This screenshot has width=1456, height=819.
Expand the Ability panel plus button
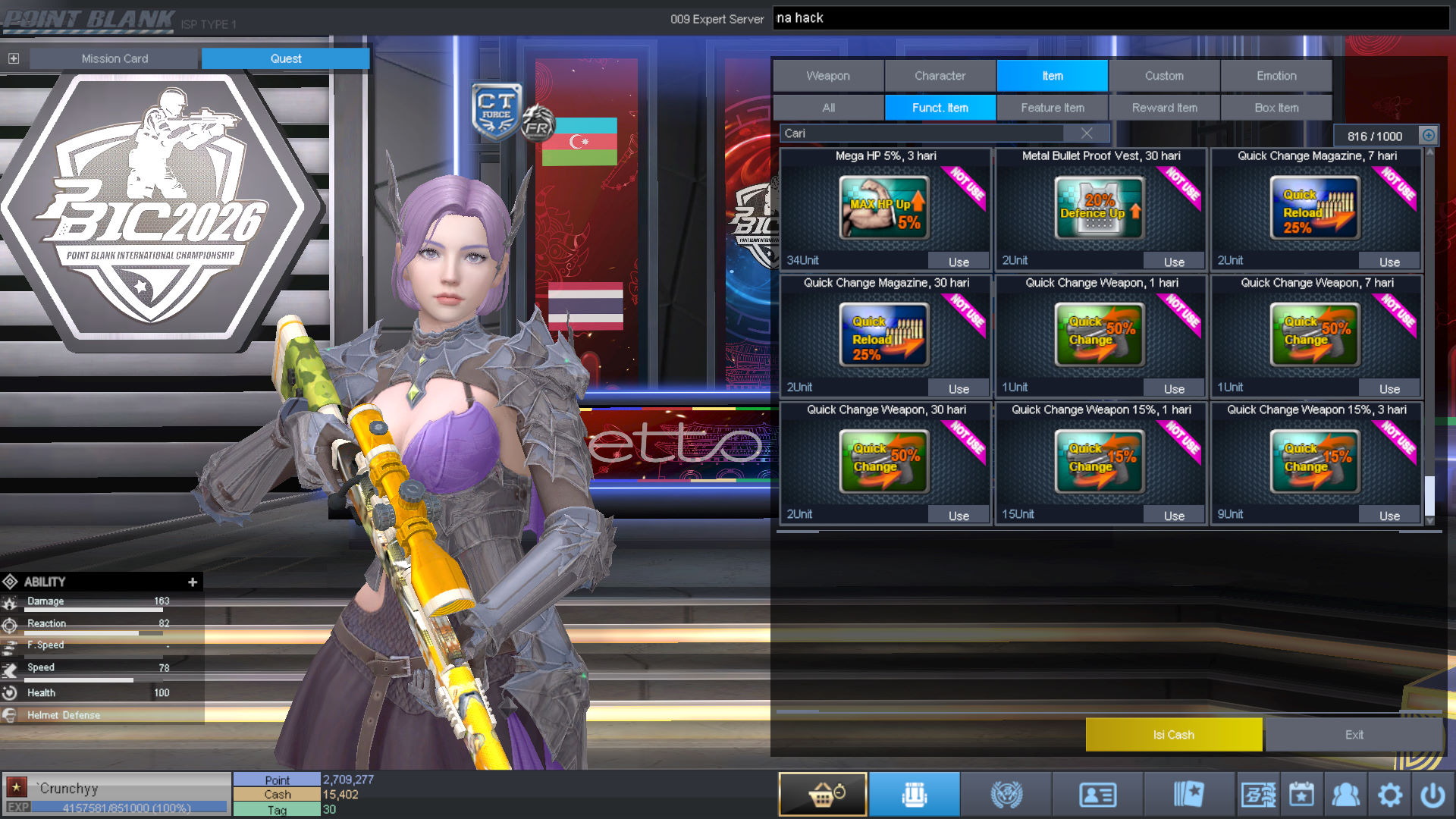click(x=193, y=582)
